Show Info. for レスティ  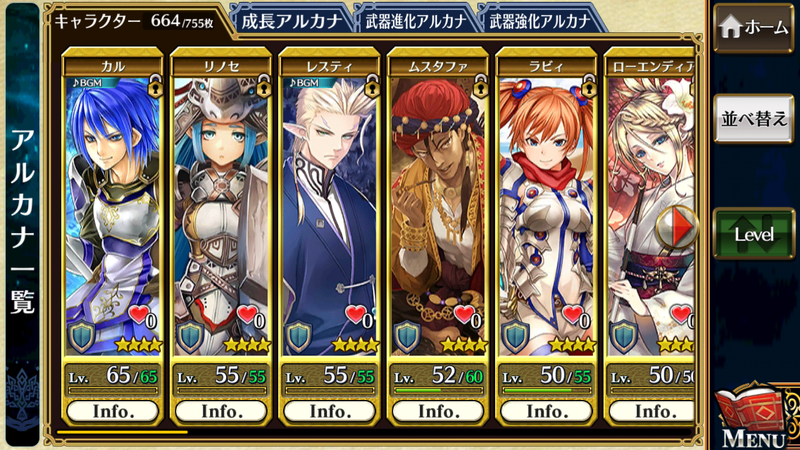[x=329, y=411]
